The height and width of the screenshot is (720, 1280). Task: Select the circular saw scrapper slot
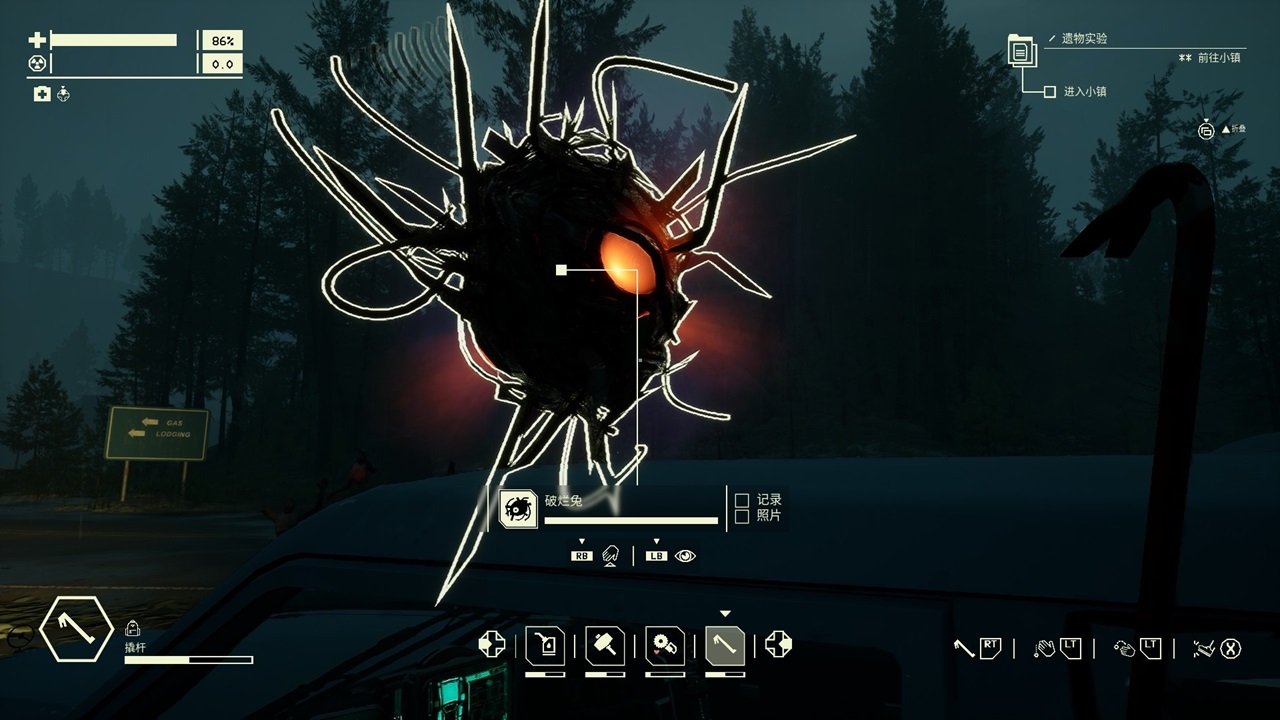(664, 645)
